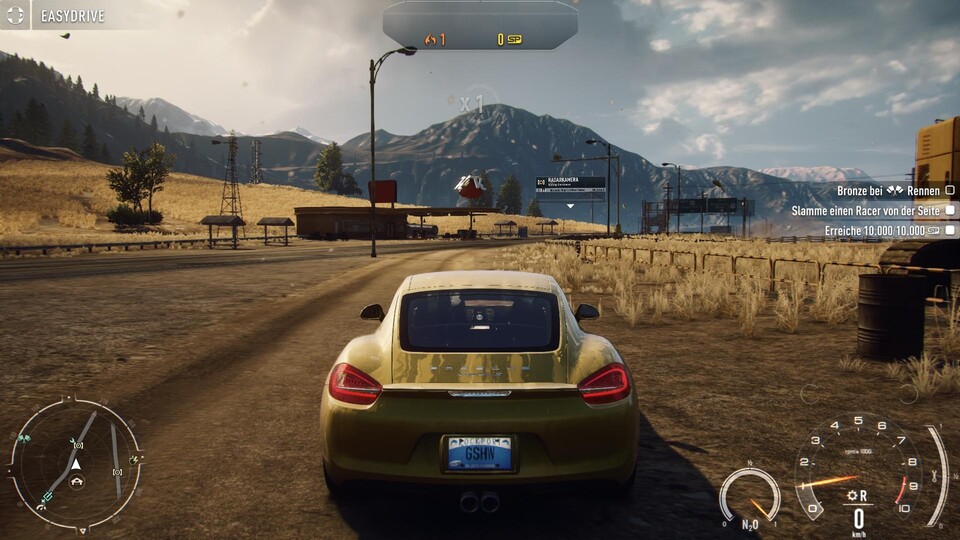The width and height of the screenshot is (960, 540).
Task: Select the 'Erreiche 10.000' SP objective
Action: click(x=884, y=231)
